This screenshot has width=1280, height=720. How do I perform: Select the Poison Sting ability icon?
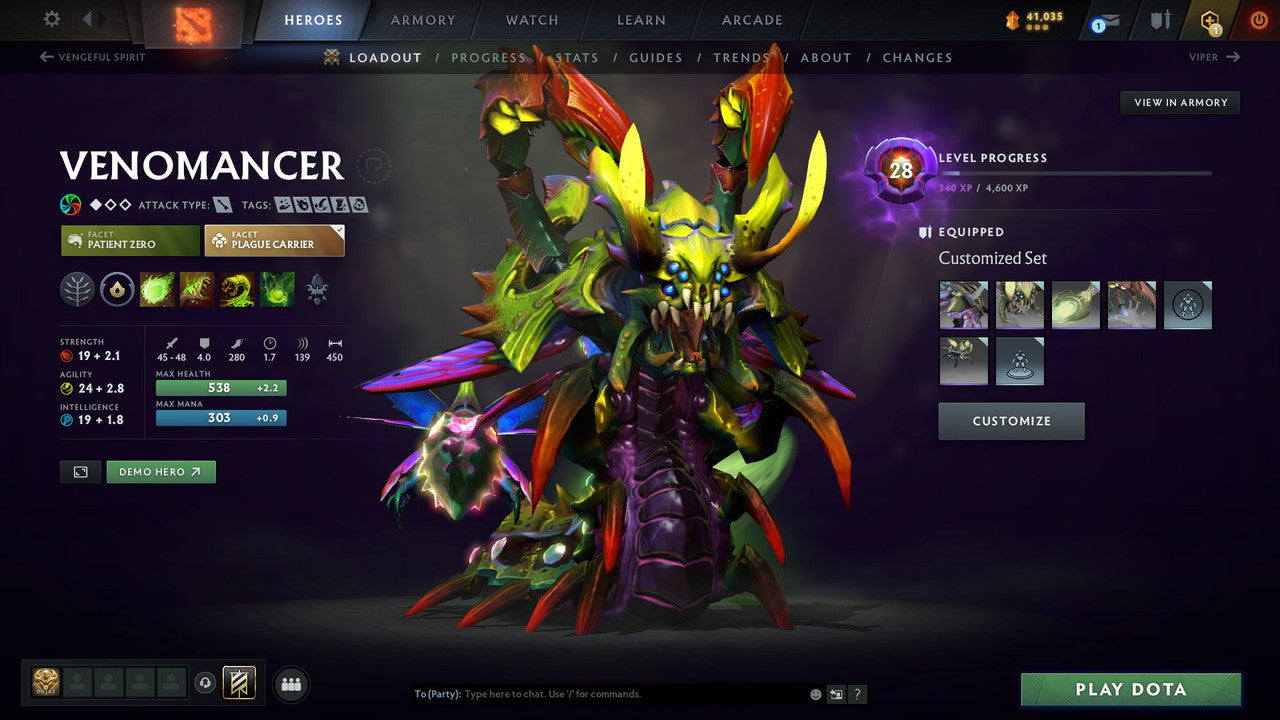[x=196, y=290]
